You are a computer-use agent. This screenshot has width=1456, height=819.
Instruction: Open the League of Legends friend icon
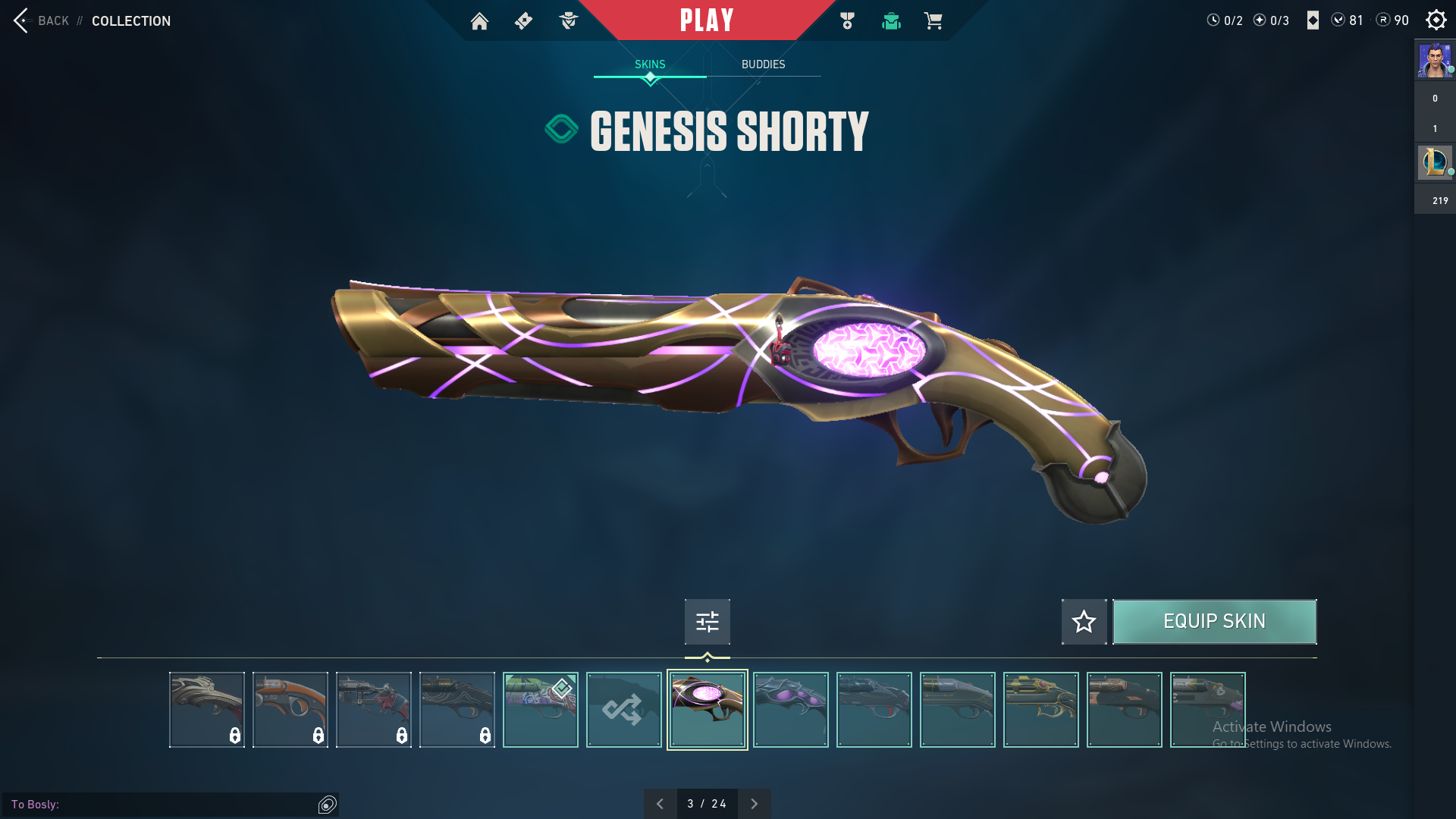click(1434, 162)
